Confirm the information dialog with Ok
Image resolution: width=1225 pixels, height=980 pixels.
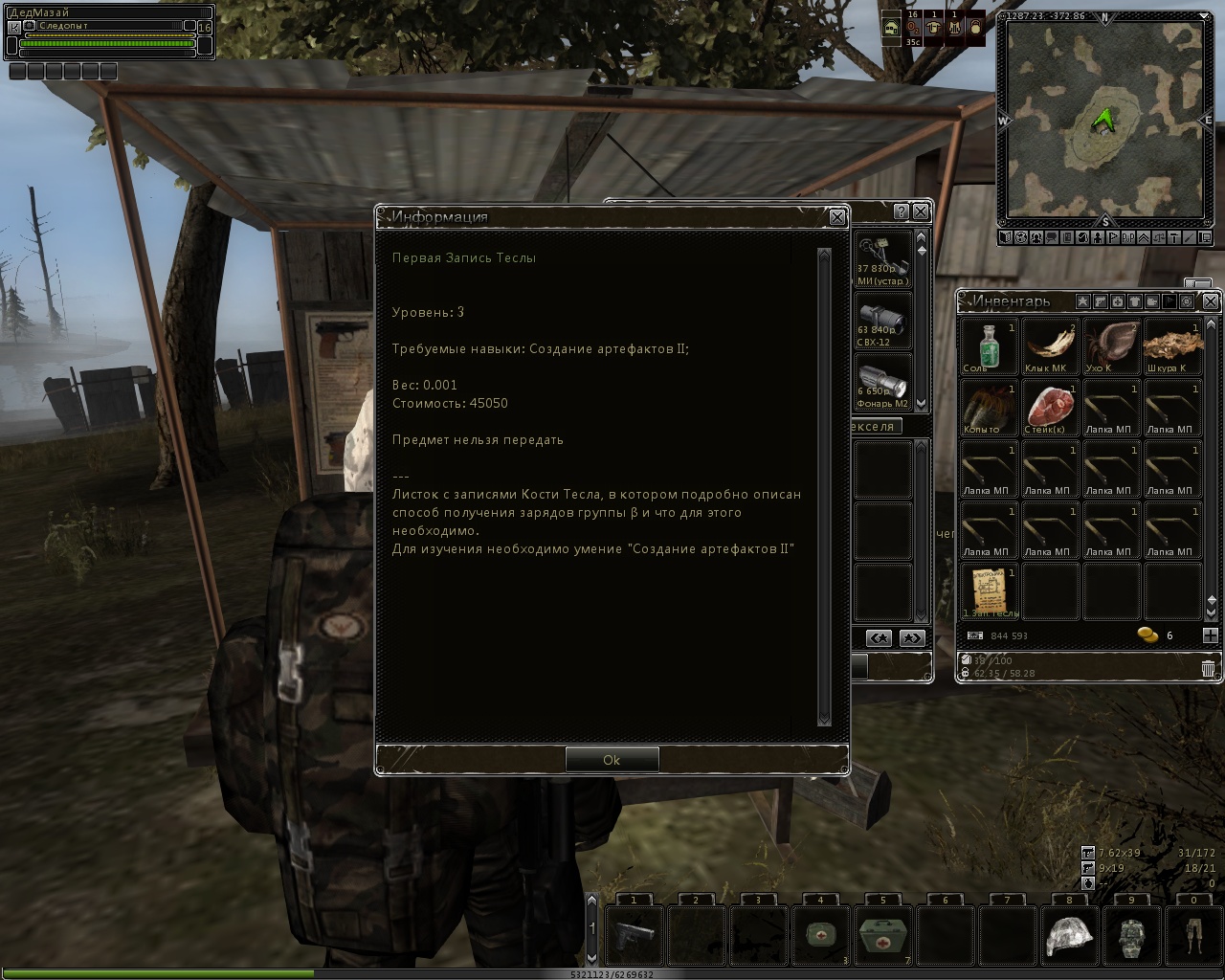pos(612,759)
